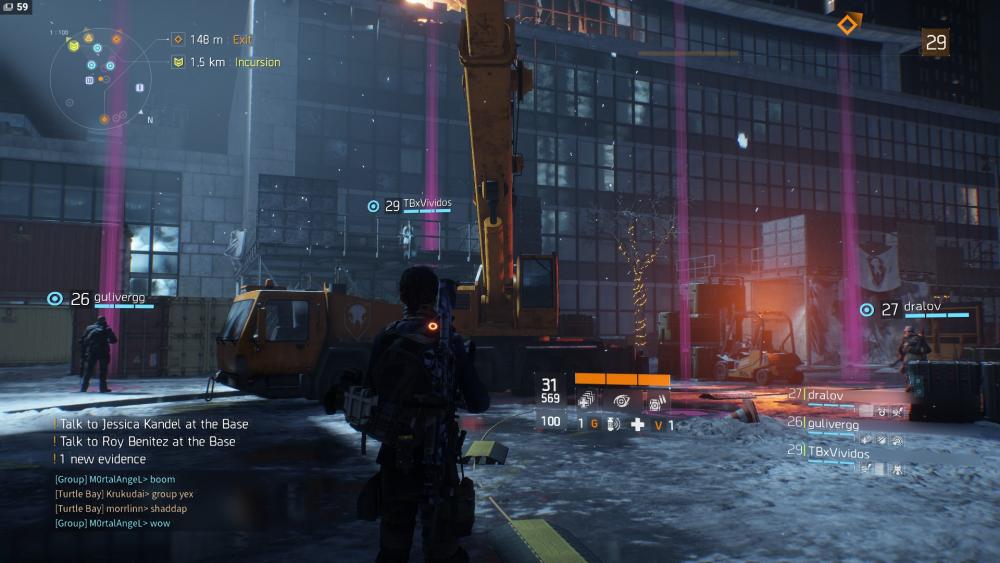Select dralov in the group list
1000x563 pixels.
tap(825, 395)
